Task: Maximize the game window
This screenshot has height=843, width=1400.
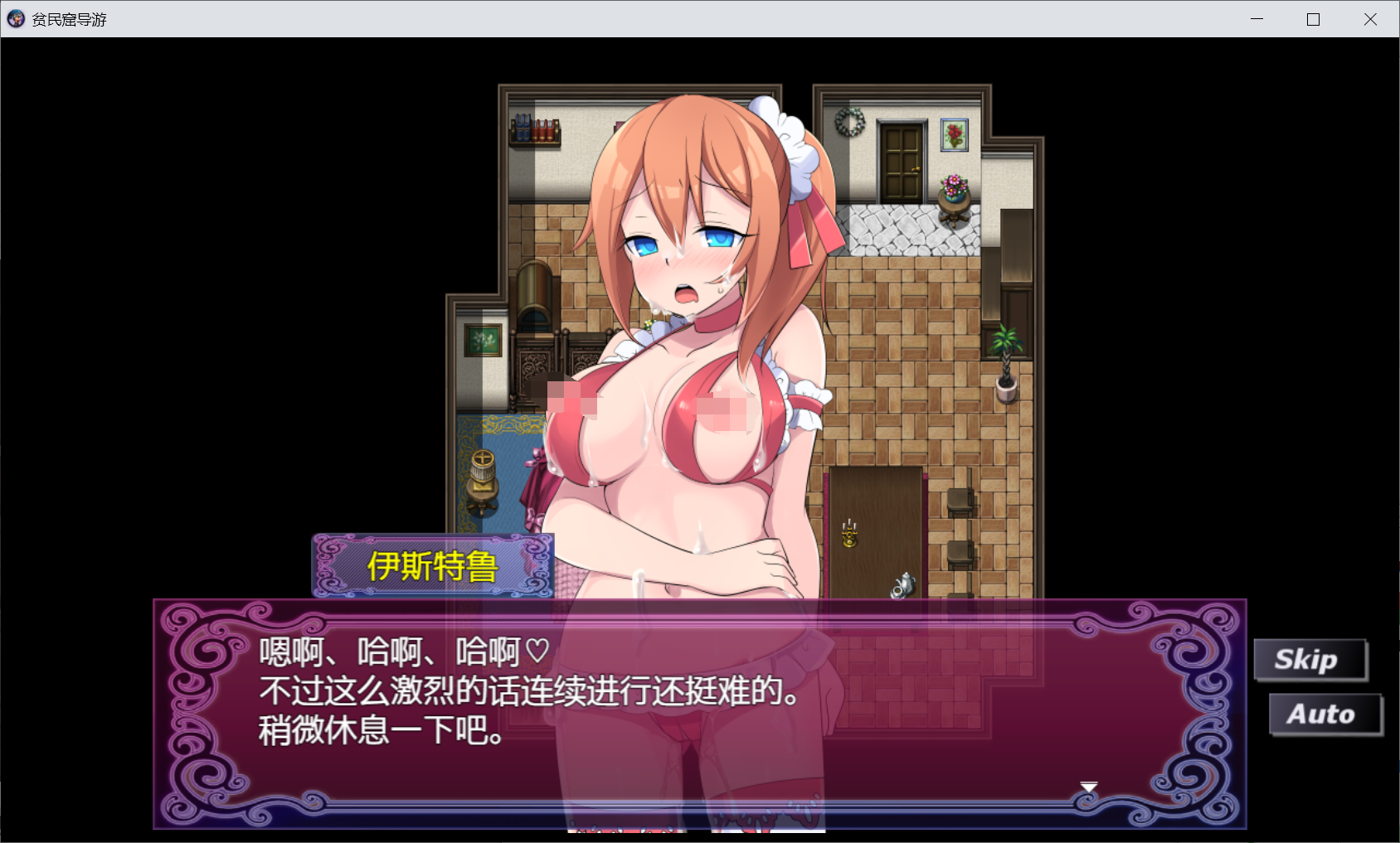Action: click(1313, 18)
